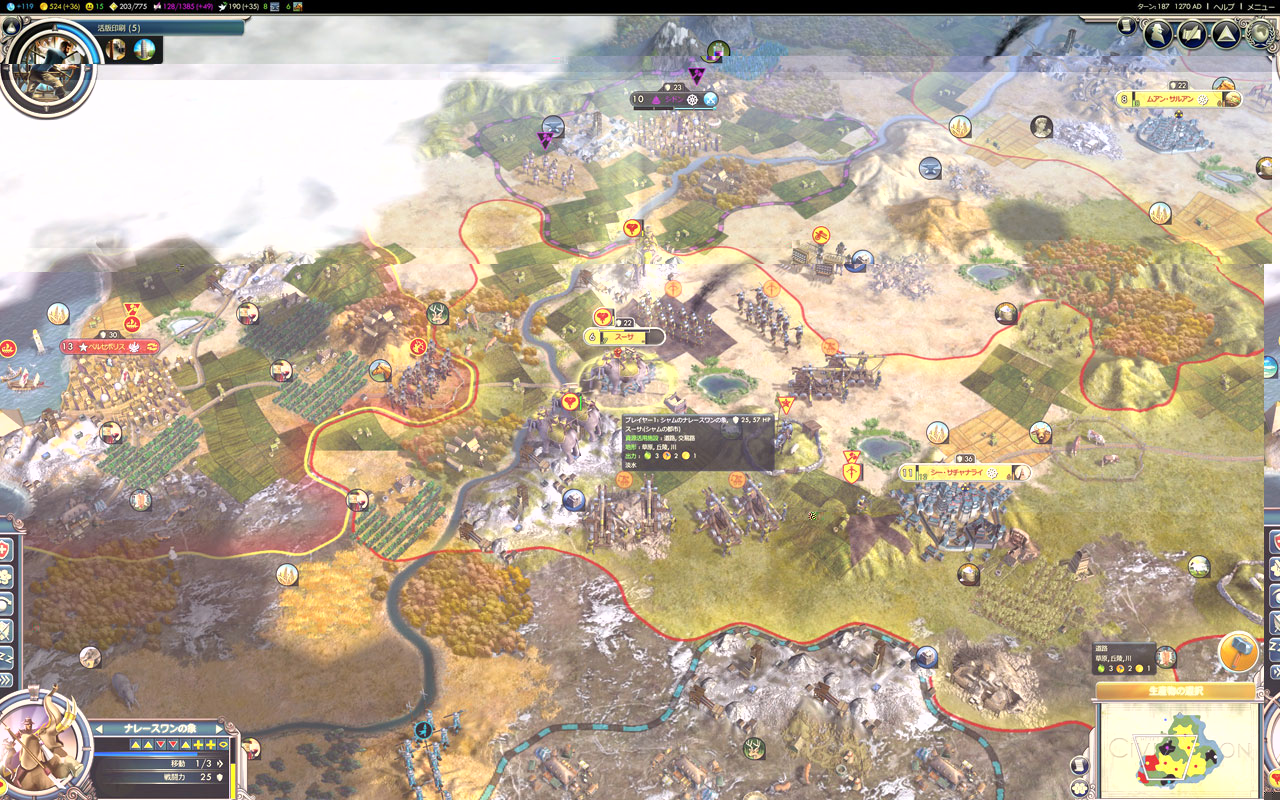Activate the heal unit action button

point(6,549)
